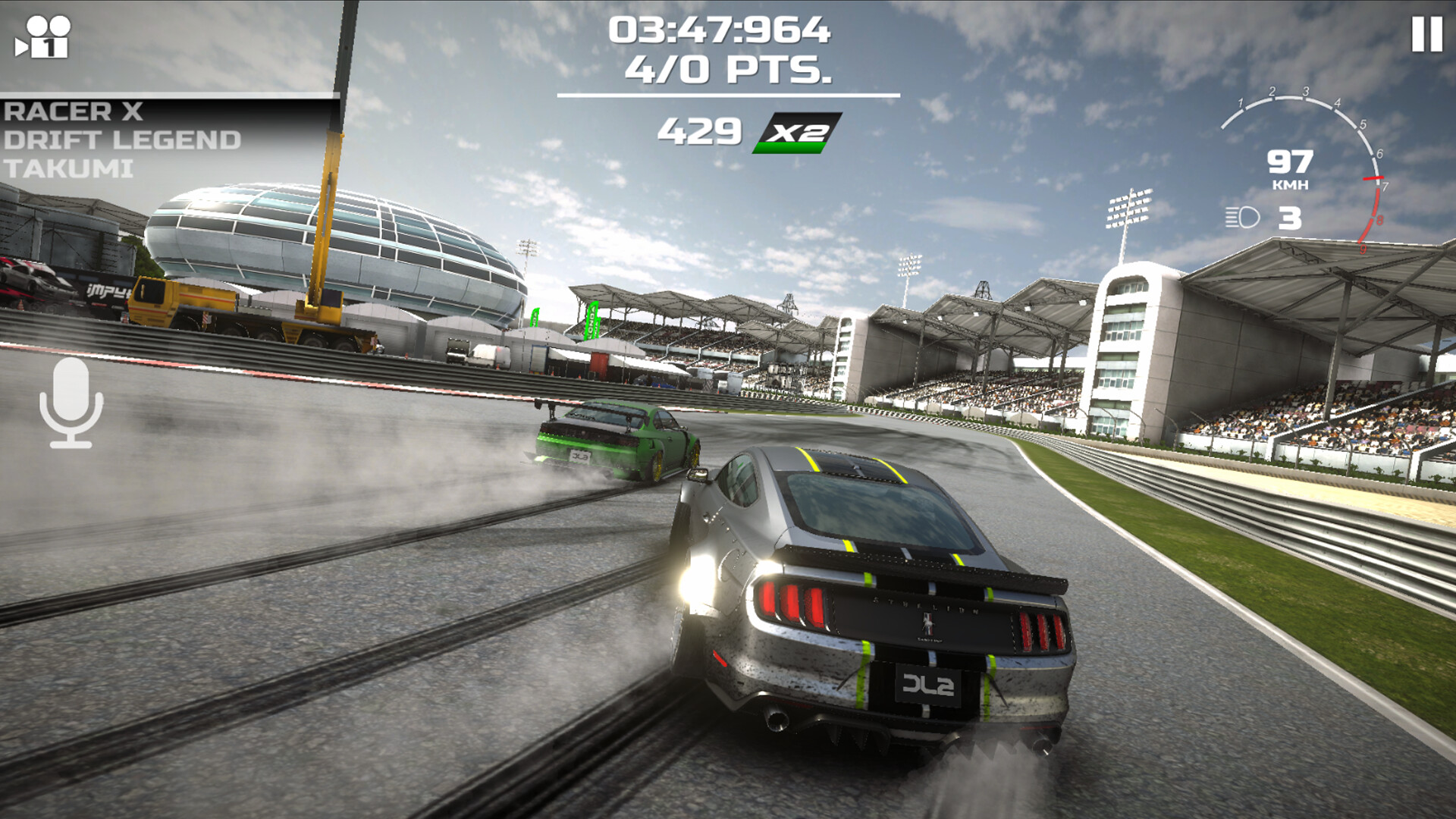The width and height of the screenshot is (1456, 819).
Task: Toggle the headlights icon
Action: click(1242, 218)
